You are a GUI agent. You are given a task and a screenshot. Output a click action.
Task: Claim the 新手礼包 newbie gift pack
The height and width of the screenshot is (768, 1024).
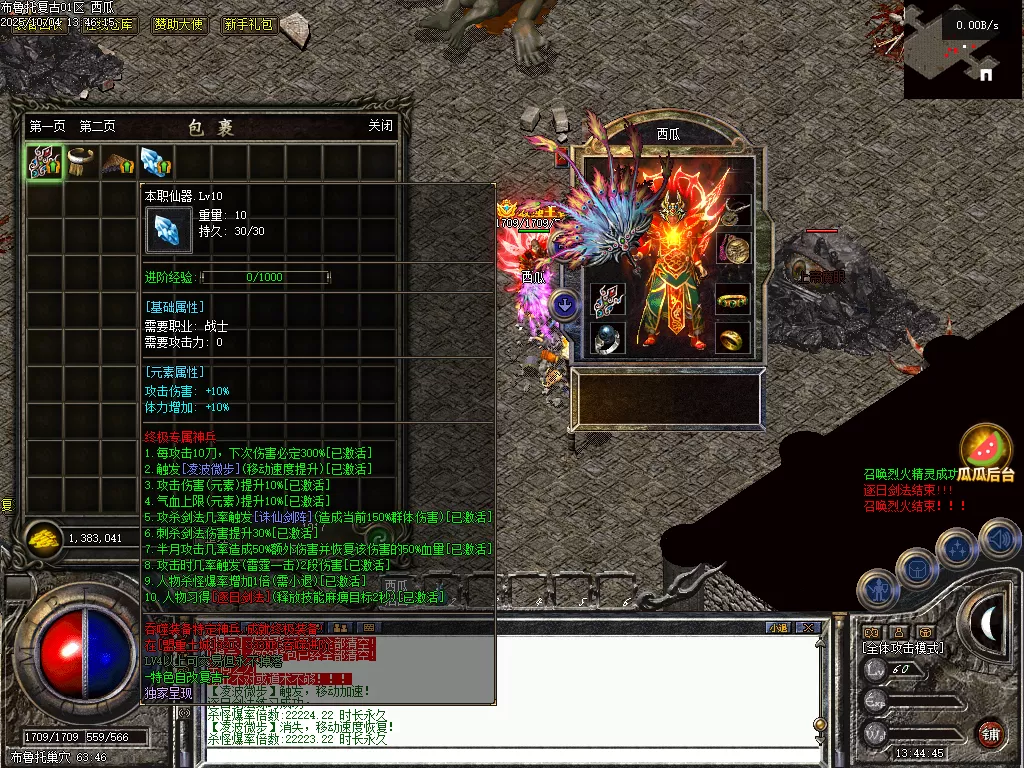click(248, 24)
